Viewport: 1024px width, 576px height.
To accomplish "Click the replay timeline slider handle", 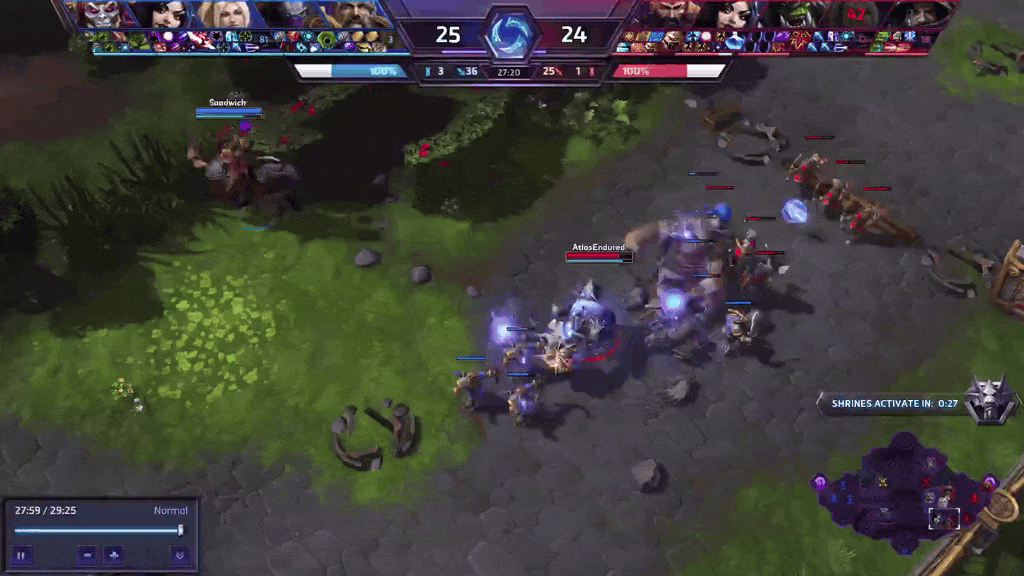I will pyautogui.click(x=180, y=530).
